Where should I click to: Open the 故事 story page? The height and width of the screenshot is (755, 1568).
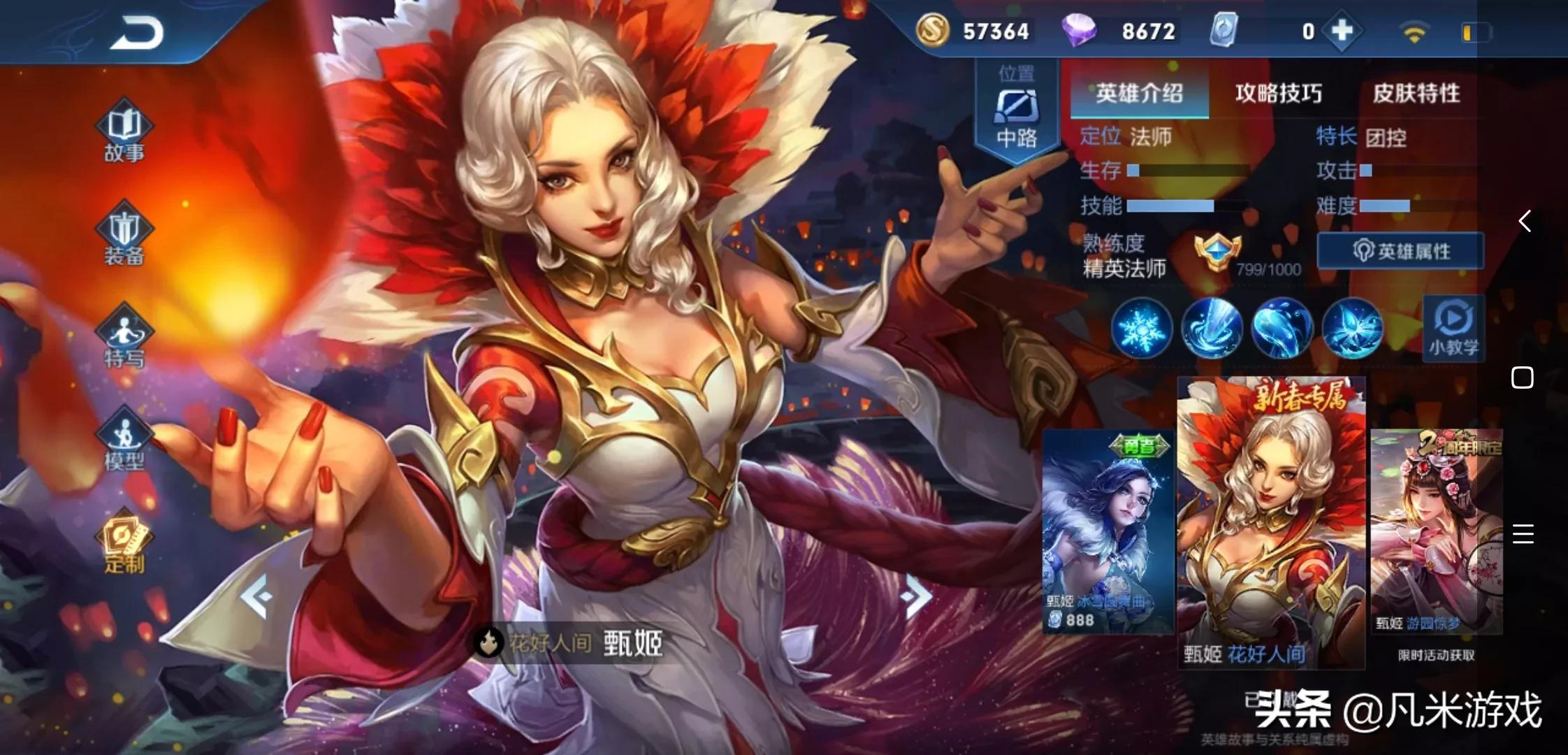124,131
